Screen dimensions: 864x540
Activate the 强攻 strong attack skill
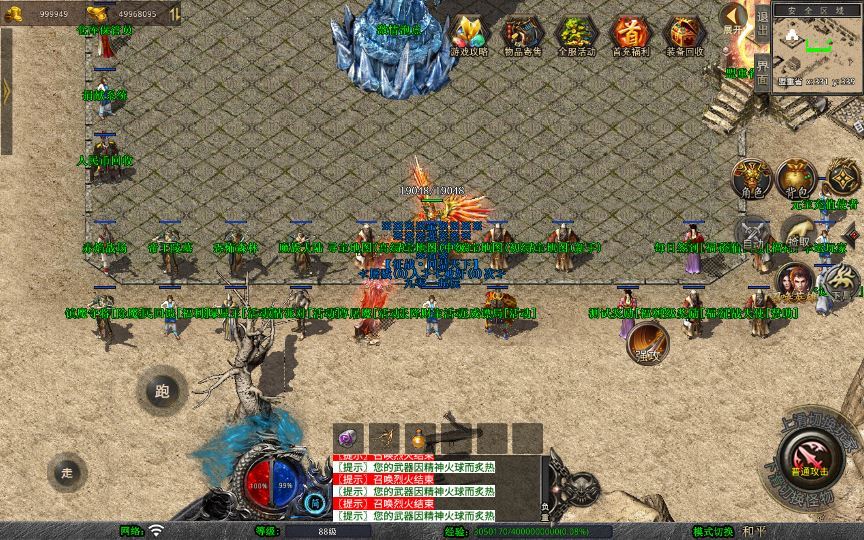pos(647,343)
